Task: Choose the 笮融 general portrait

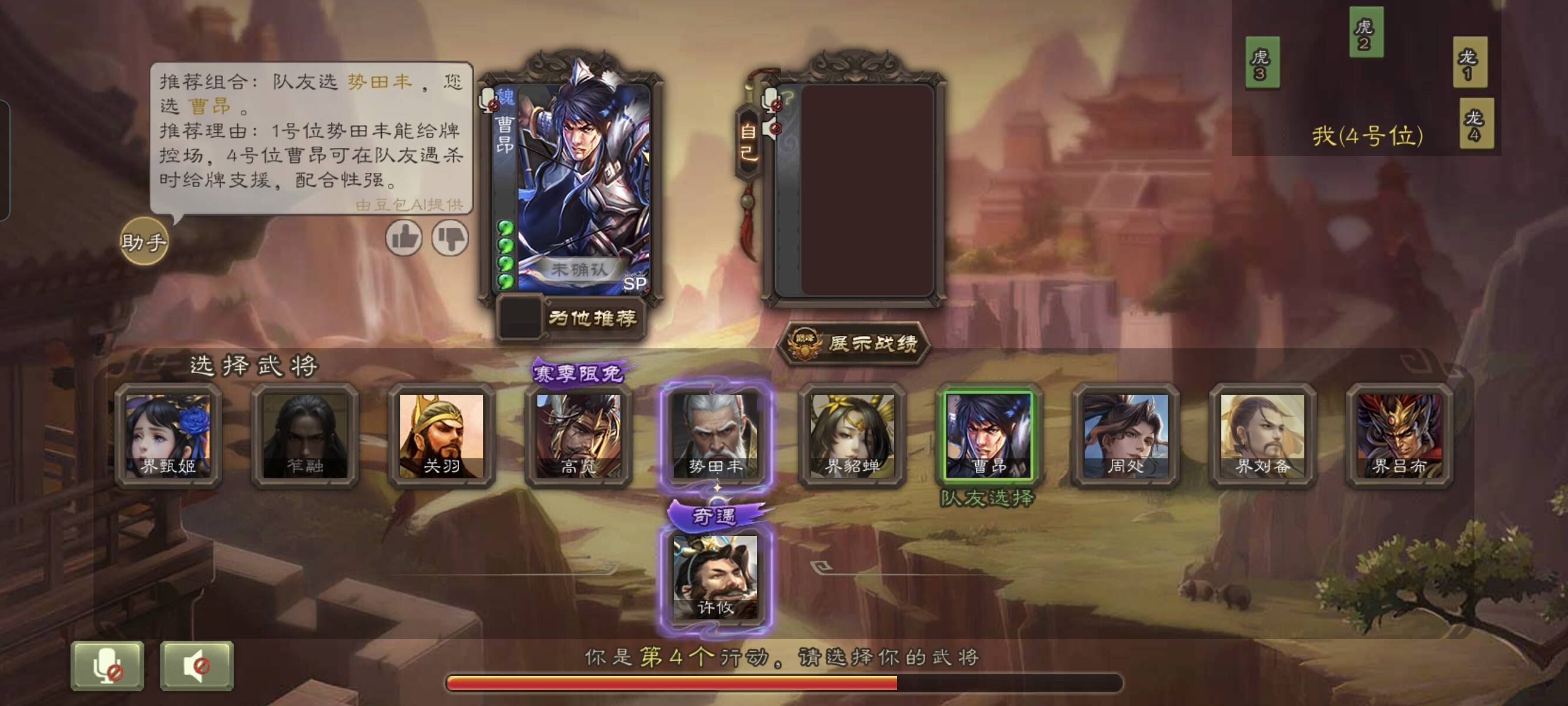Action: [304, 435]
